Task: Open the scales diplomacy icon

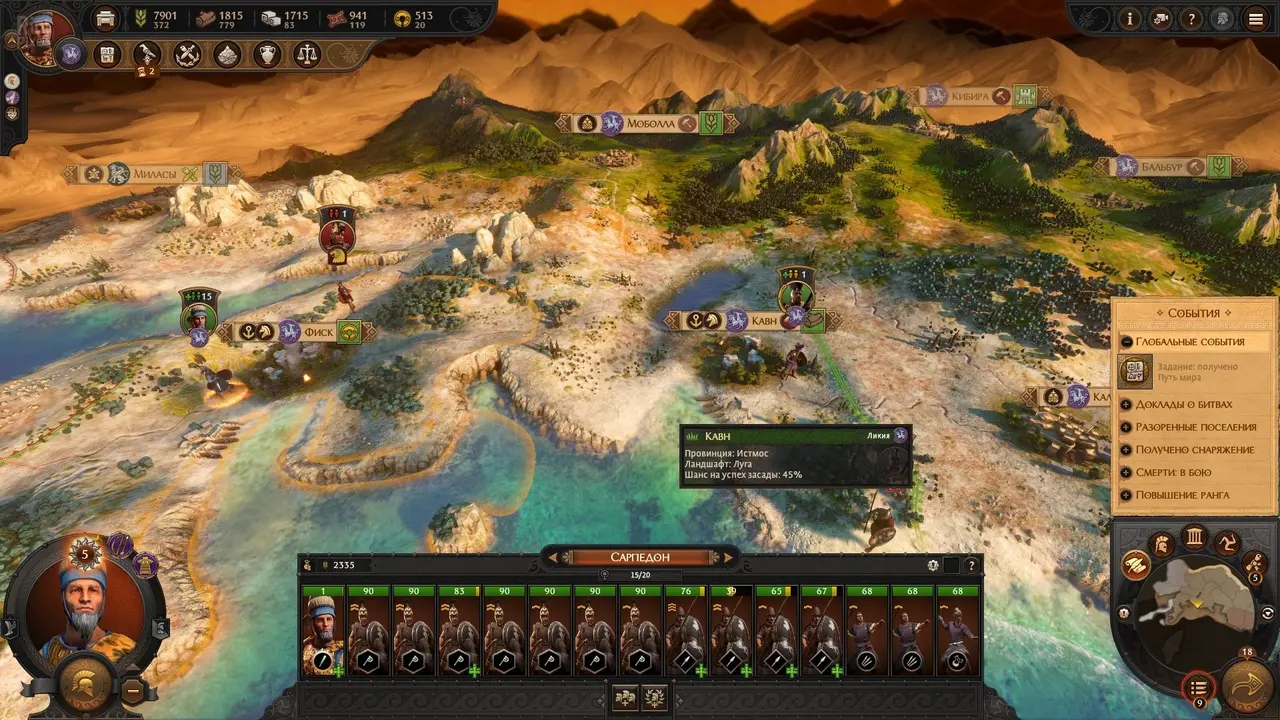Action: point(306,55)
